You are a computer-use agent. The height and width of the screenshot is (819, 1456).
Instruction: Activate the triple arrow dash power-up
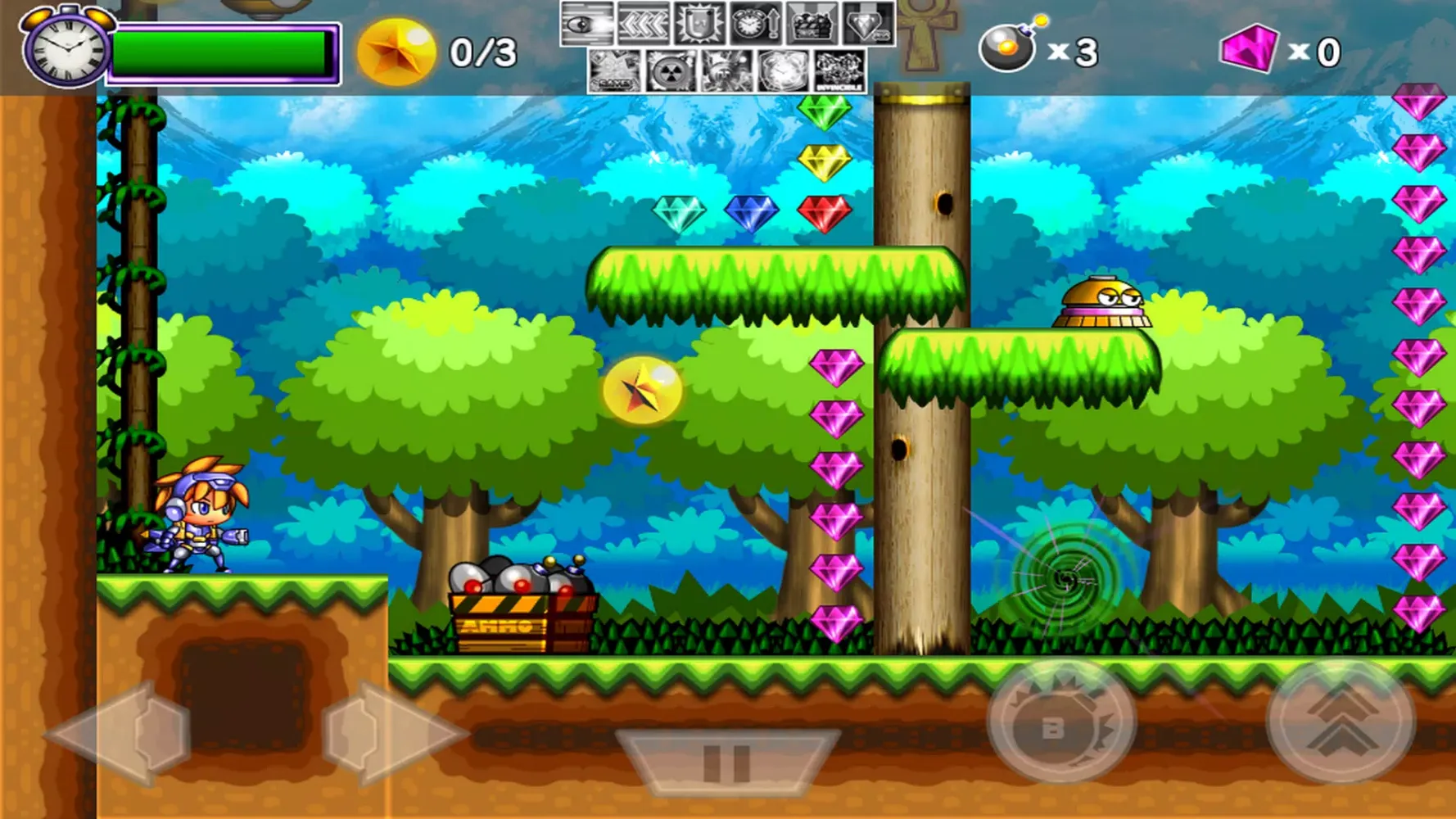[644, 25]
